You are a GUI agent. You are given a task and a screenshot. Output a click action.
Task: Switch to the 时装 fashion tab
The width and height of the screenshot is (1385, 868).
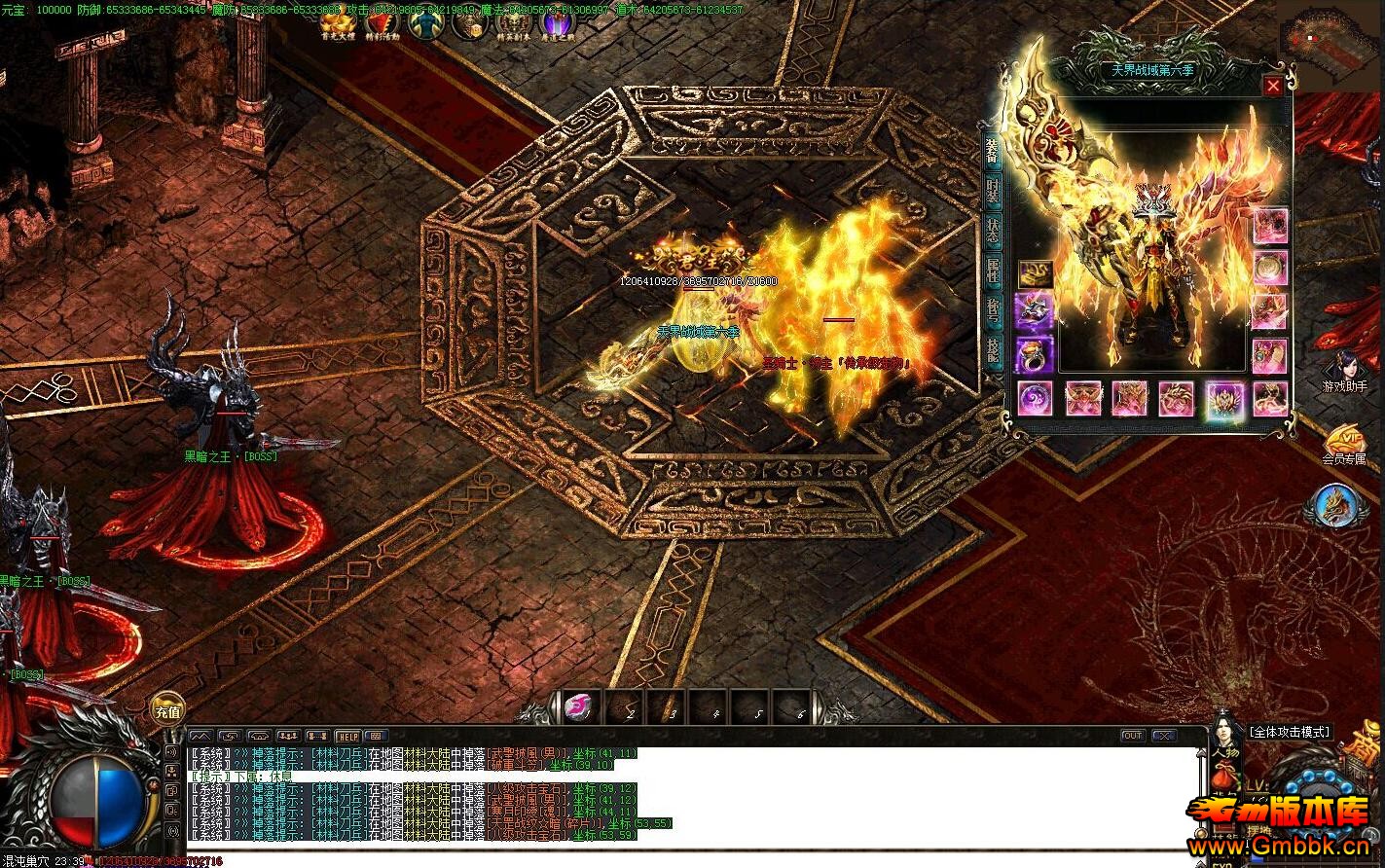click(992, 190)
